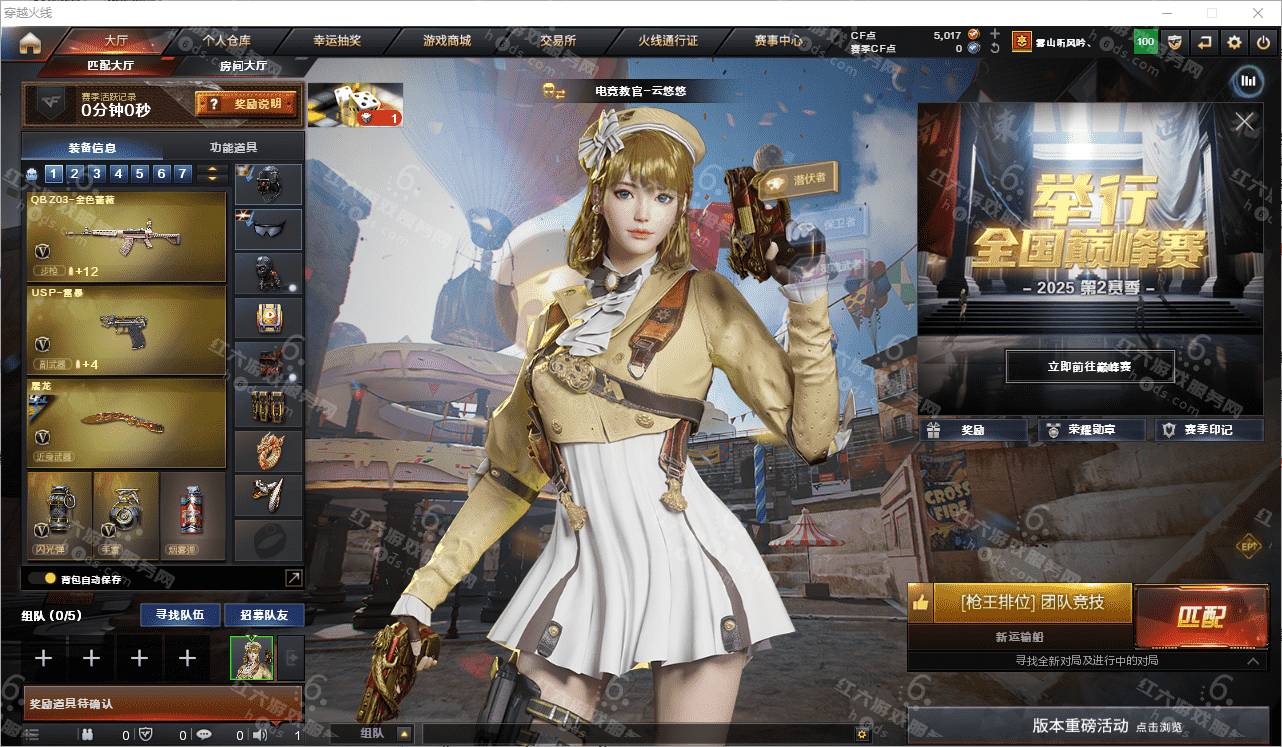The image size is (1282, 747).
Task: Select the USP pistol secondary weapon slot
Action: point(127,329)
